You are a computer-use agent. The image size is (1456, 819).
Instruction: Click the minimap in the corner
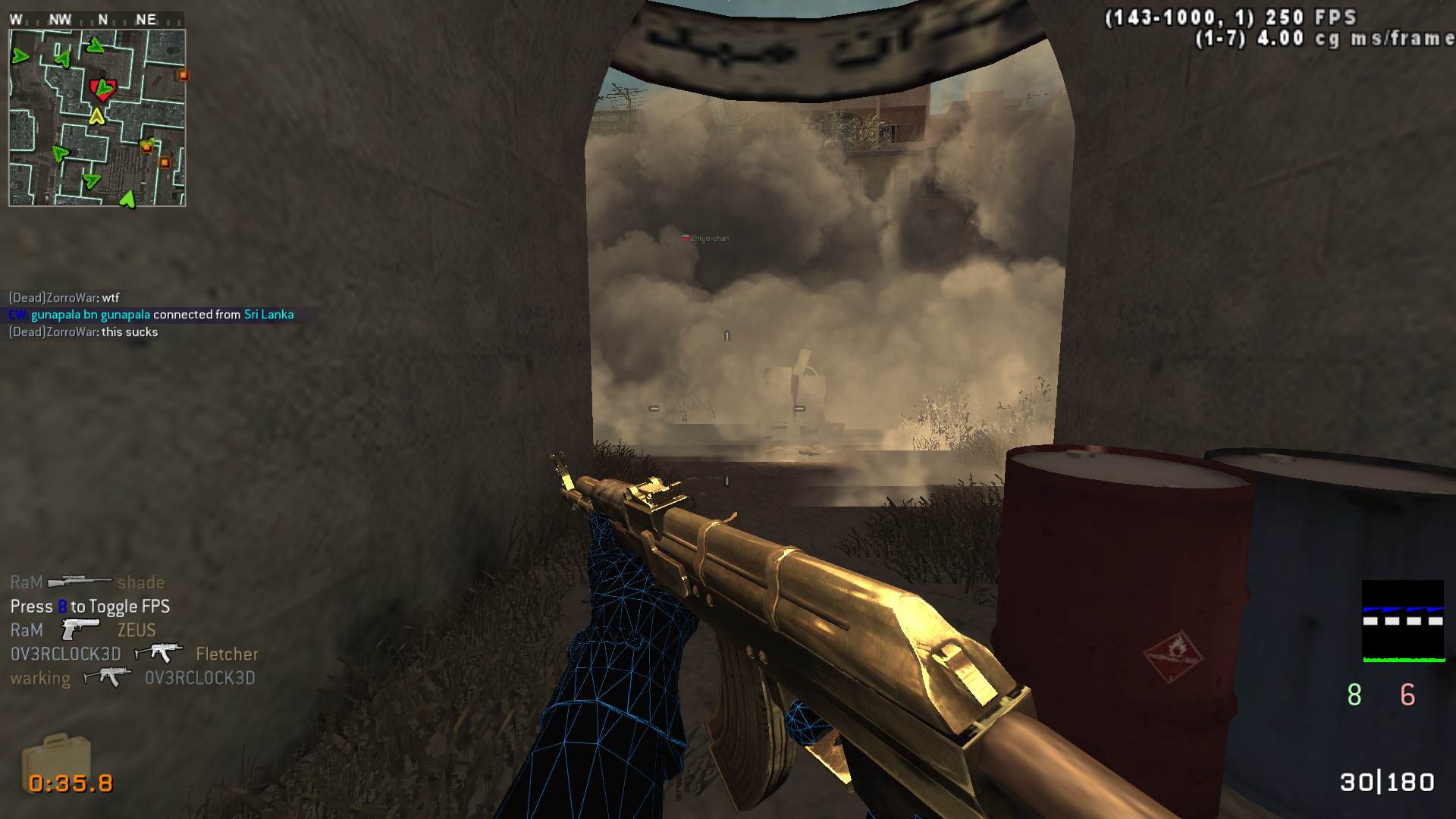coord(97,118)
